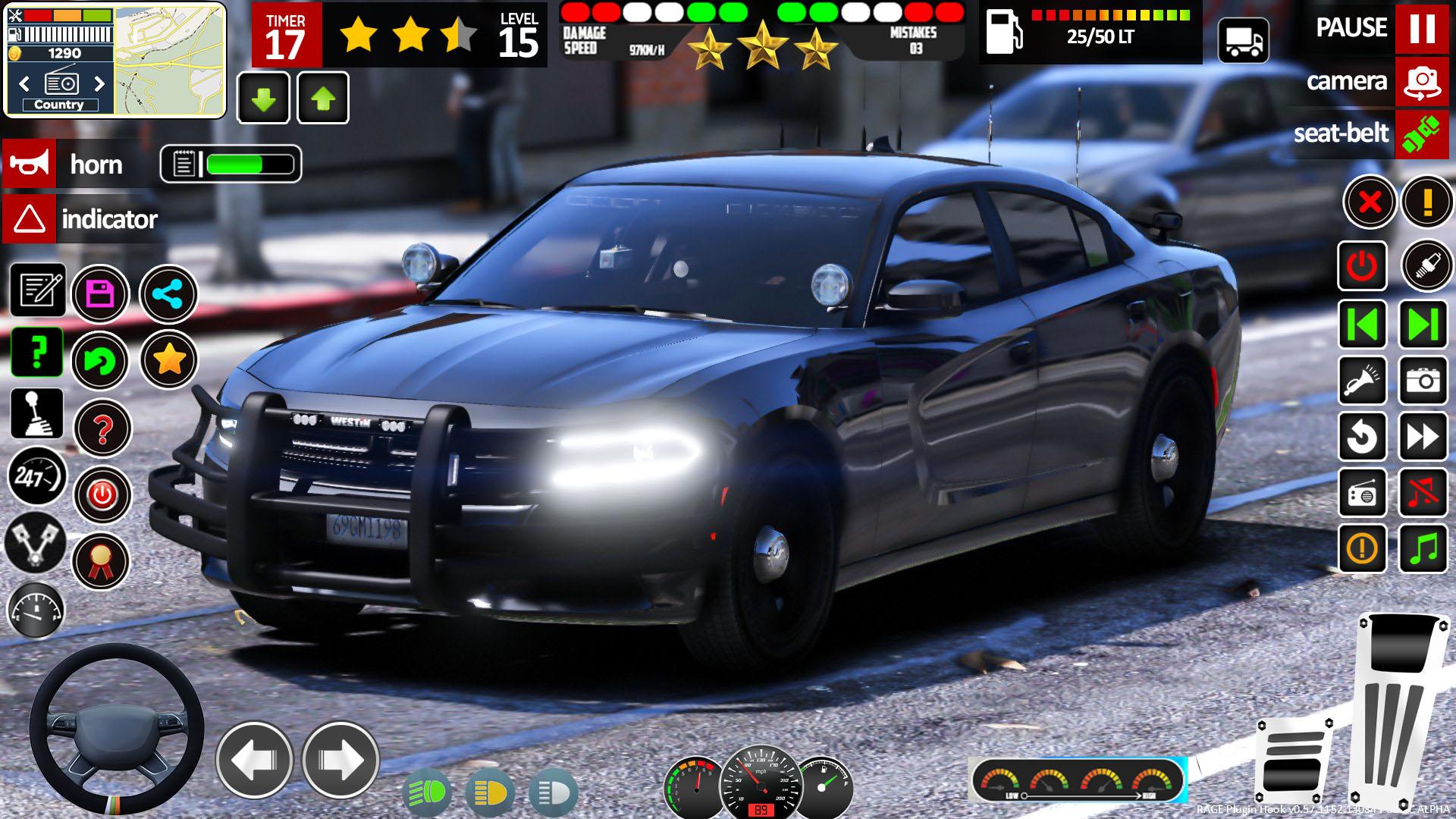Sound the horn
The height and width of the screenshot is (819, 1456).
coord(29,164)
